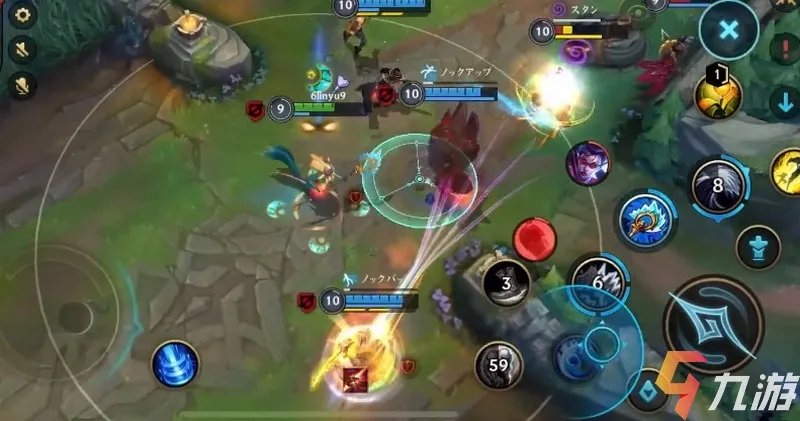This screenshot has height=421, width=800.
Task: Toggle the muted microphone icon
Action: pos(23,86)
